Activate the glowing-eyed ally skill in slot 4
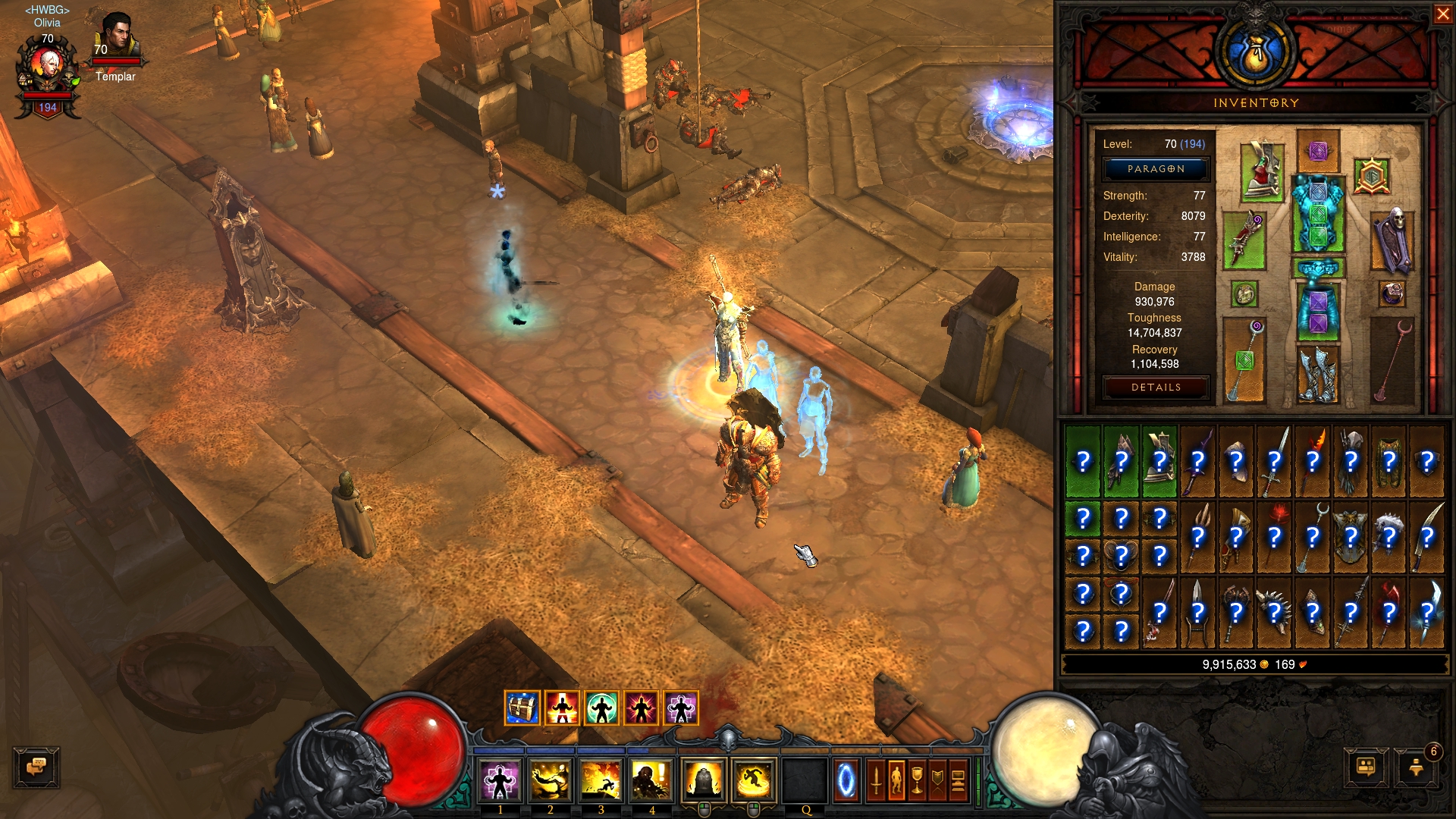 pyautogui.click(x=651, y=780)
